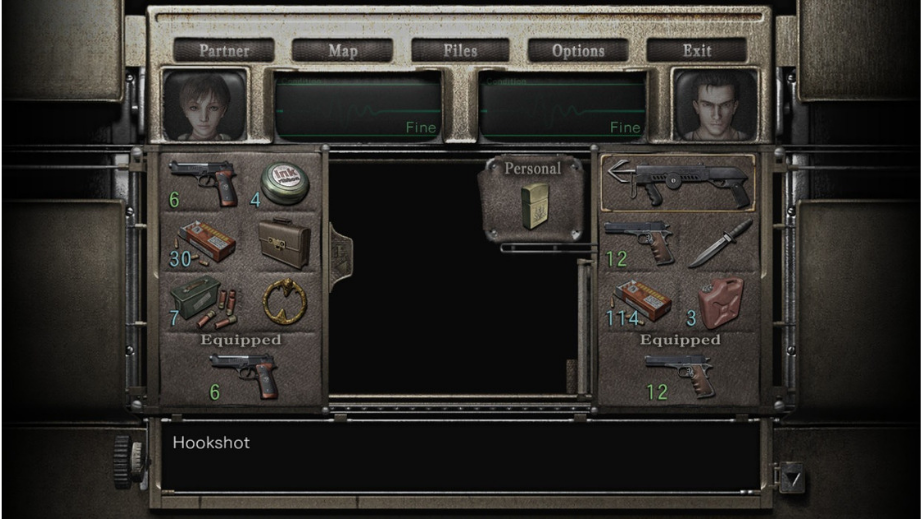Choose the gold ring-shaped emblem item
Image resolution: width=922 pixels, height=519 pixels.
point(284,300)
